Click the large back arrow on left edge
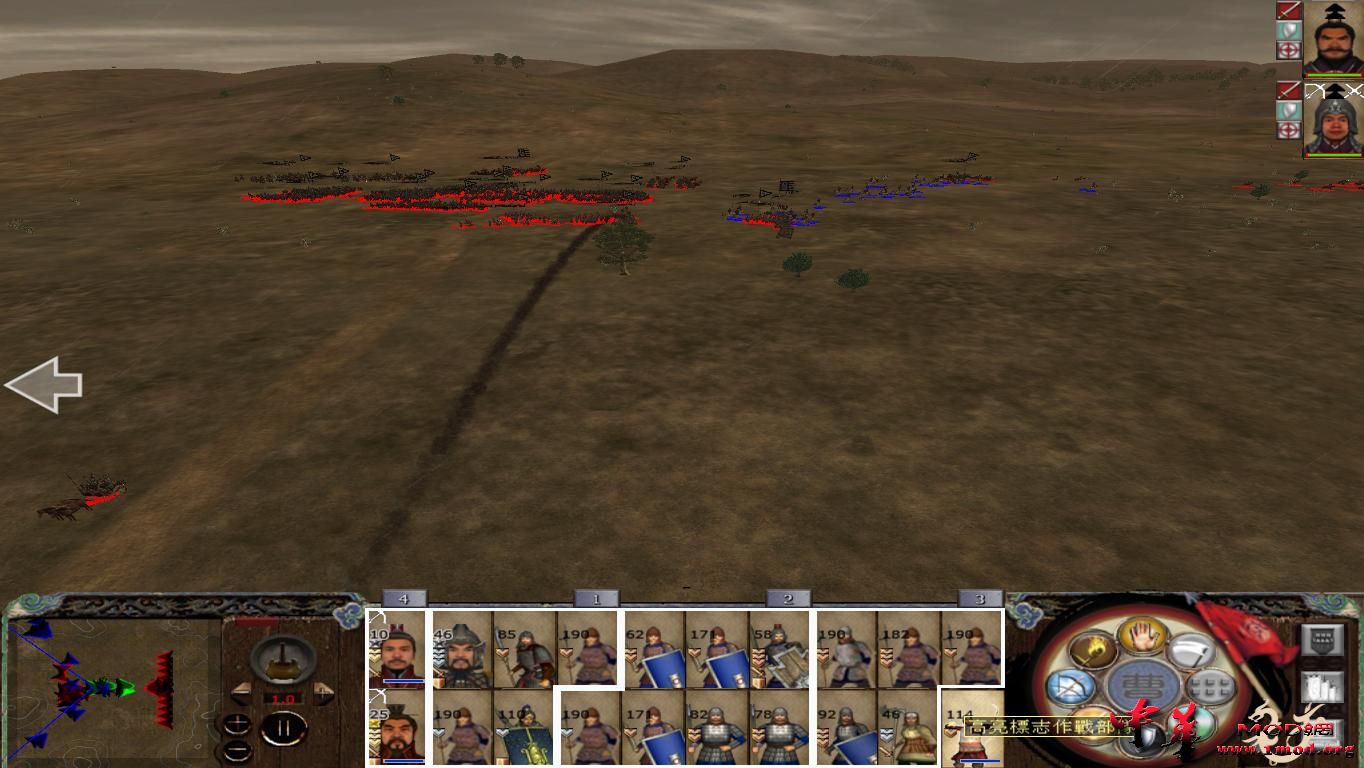The height and width of the screenshot is (768, 1364). point(45,384)
